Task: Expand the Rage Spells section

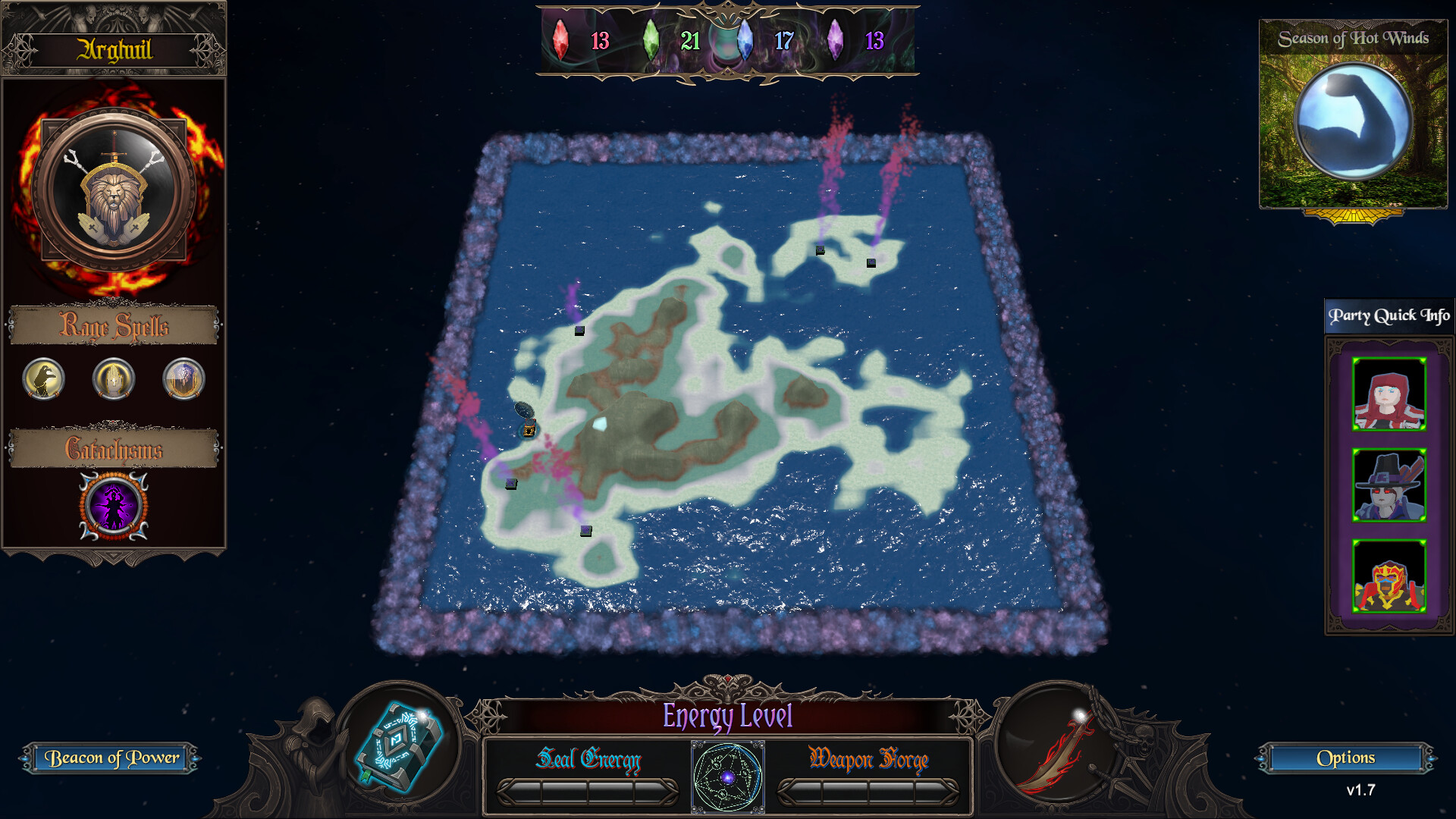Action: coord(114,326)
